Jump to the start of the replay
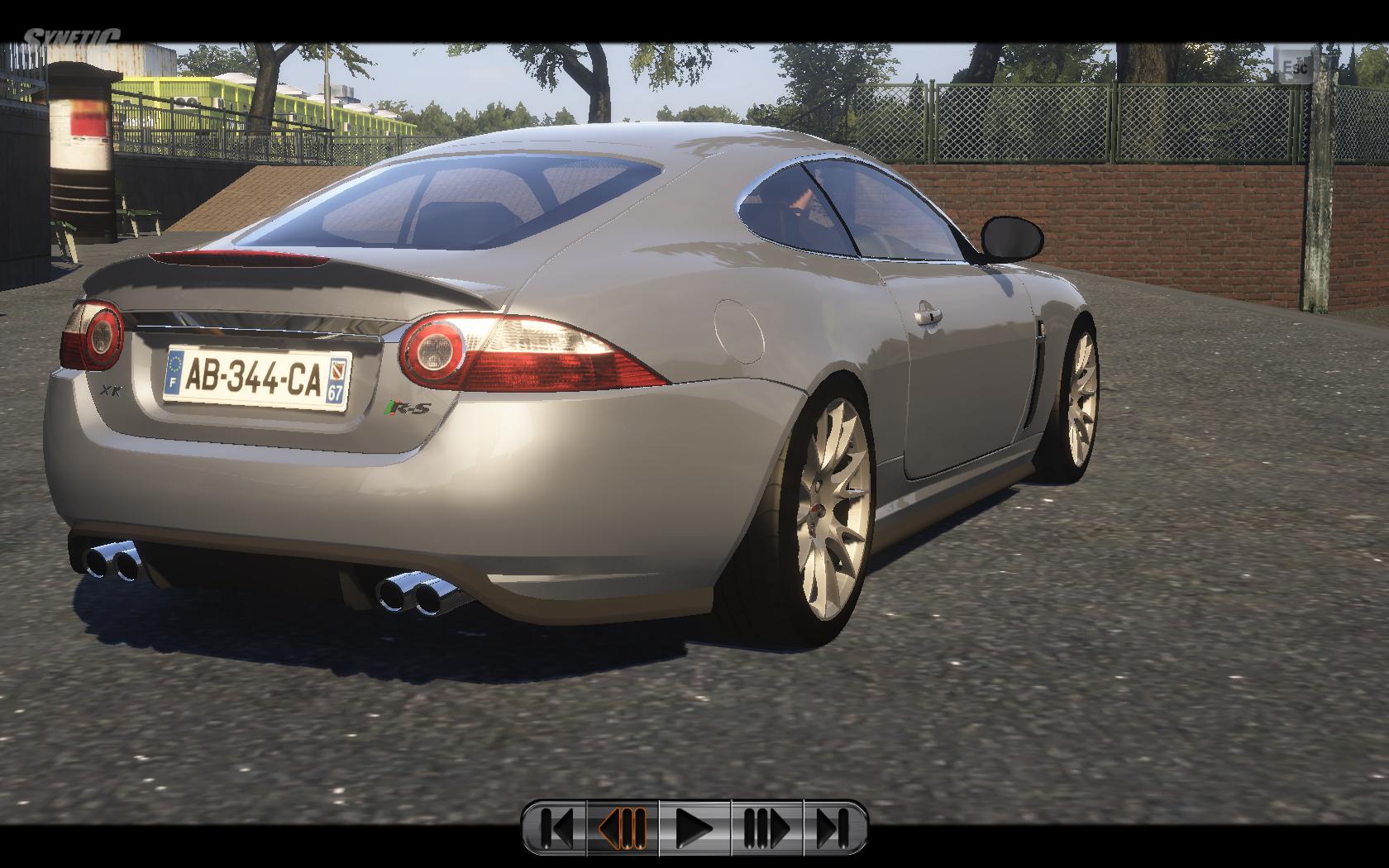Image resolution: width=1389 pixels, height=868 pixels. [x=556, y=827]
